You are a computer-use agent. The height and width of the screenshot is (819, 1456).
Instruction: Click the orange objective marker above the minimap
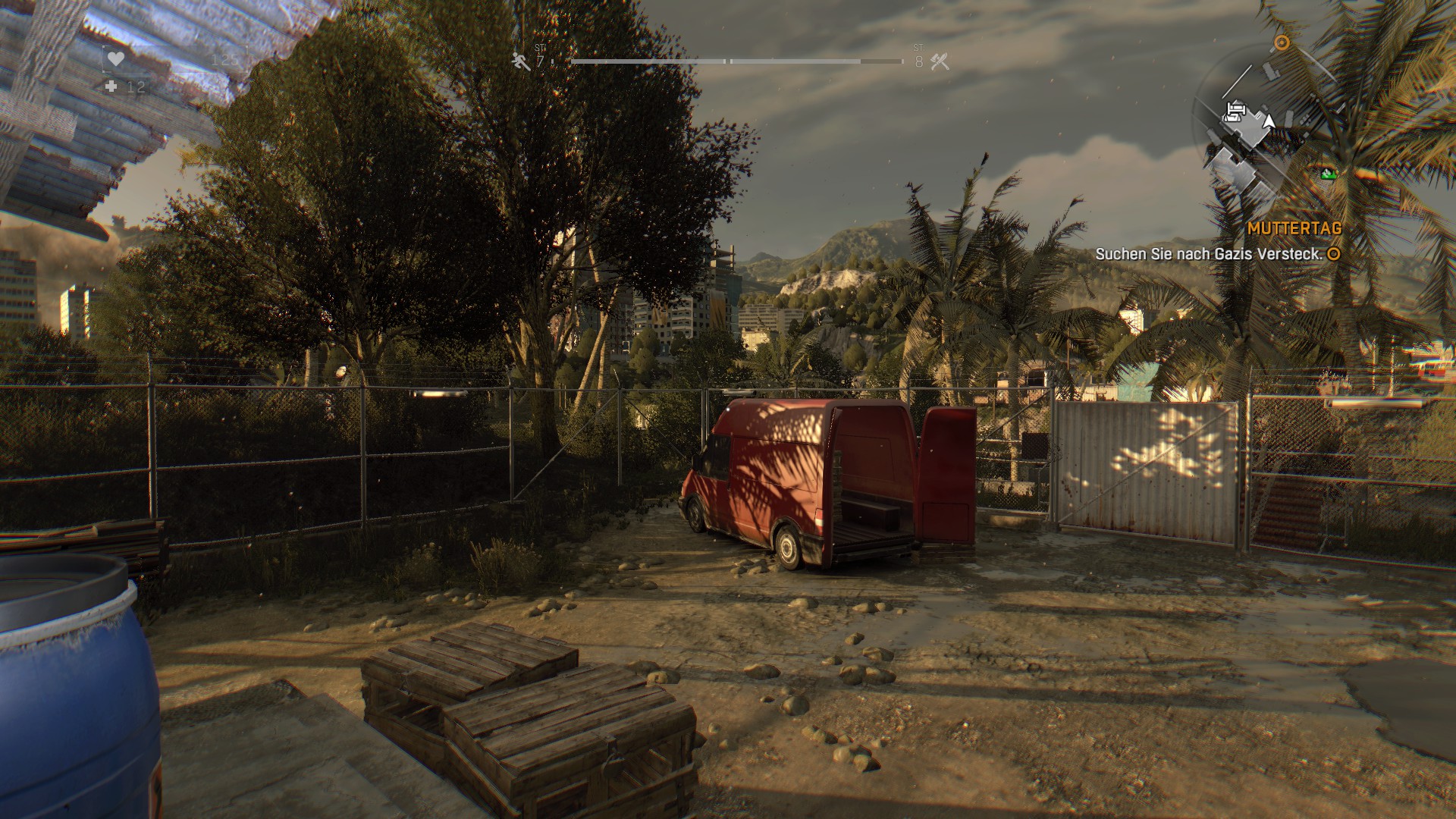point(1282,42)
